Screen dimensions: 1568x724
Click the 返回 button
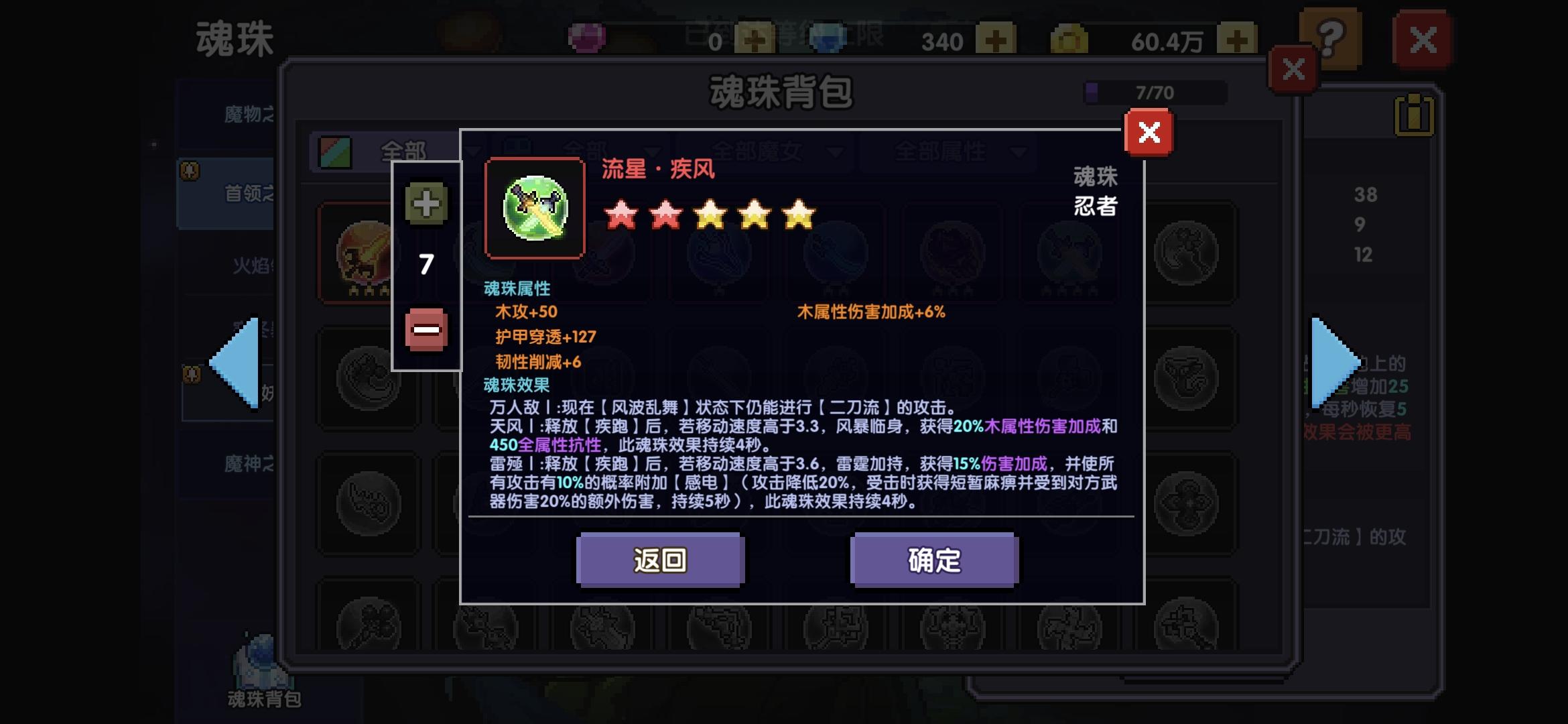(660, 560)
